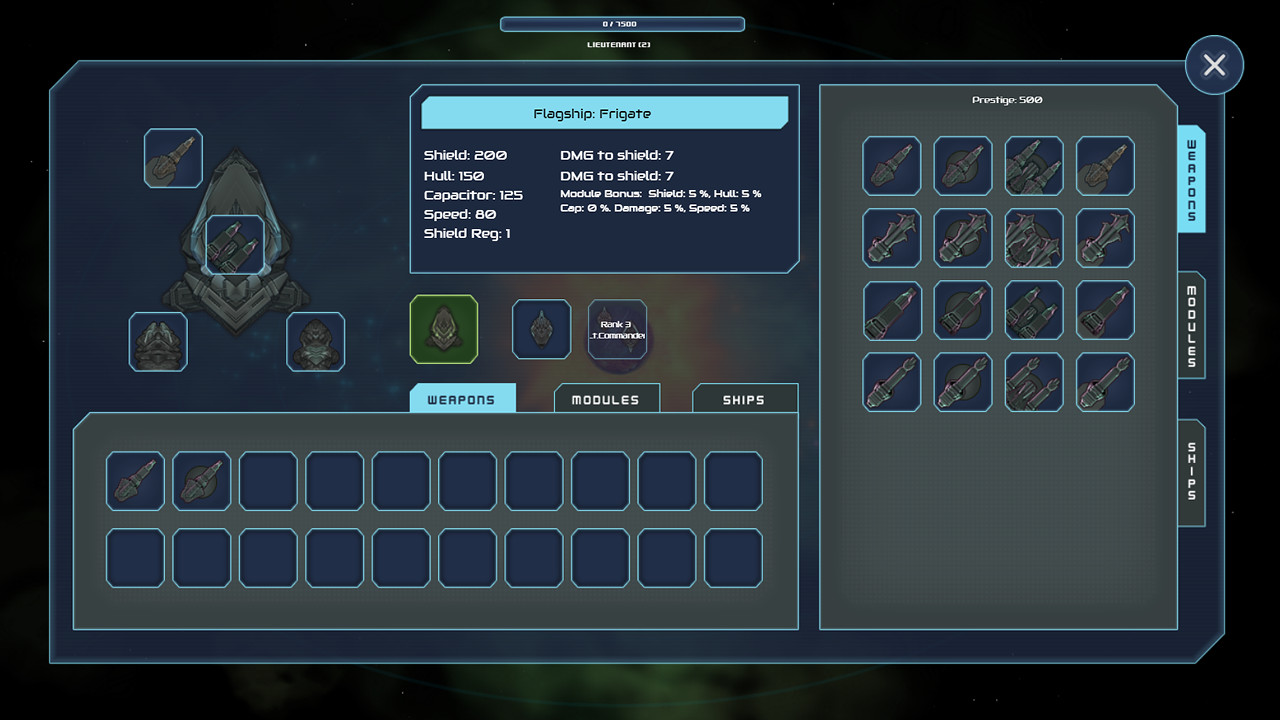This screenshot has height=720, width=1280.
Task: Select the last weapon in the bottom shop row
Action: 1104,382
